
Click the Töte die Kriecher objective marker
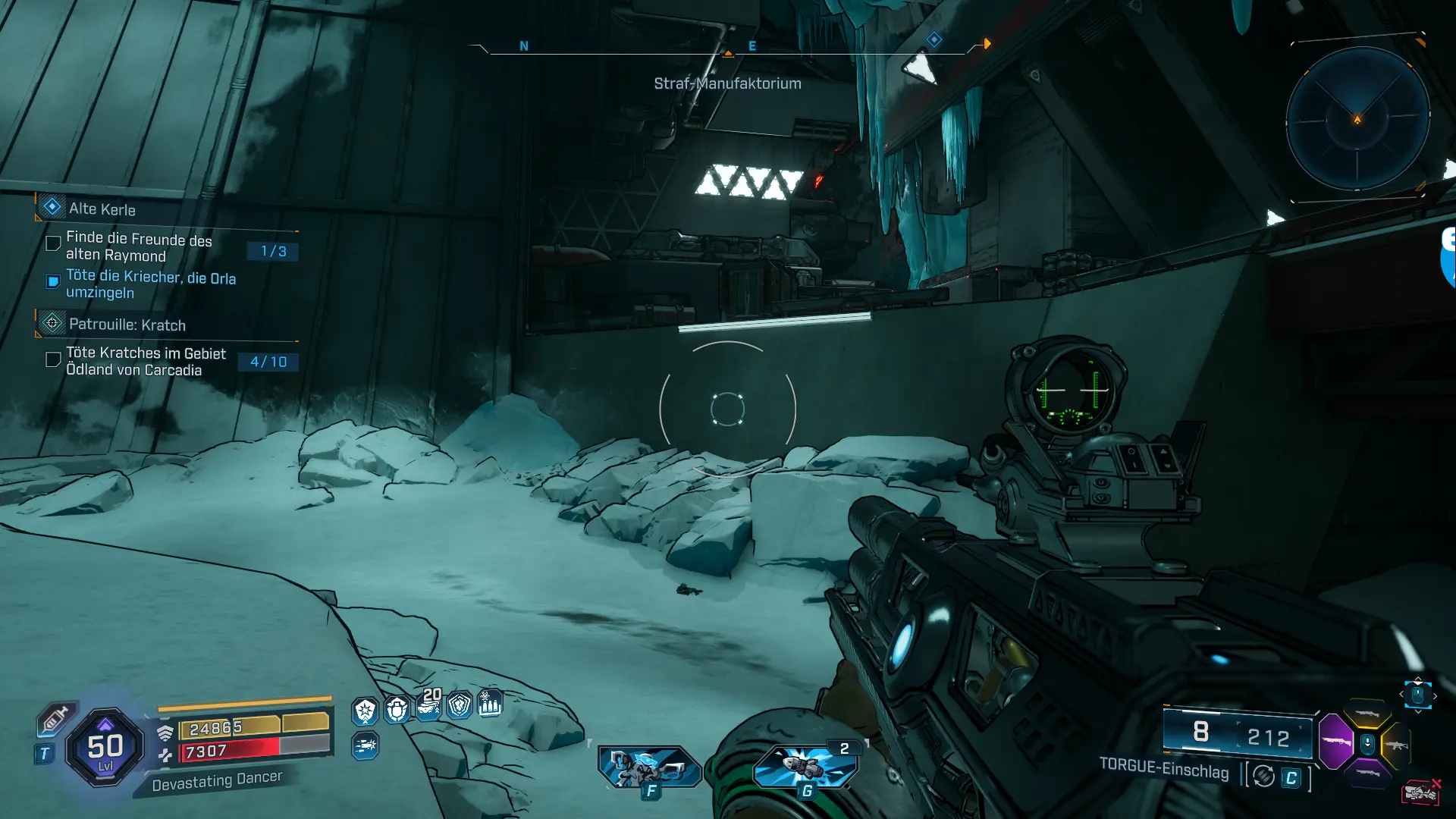[x=53, y=282]
